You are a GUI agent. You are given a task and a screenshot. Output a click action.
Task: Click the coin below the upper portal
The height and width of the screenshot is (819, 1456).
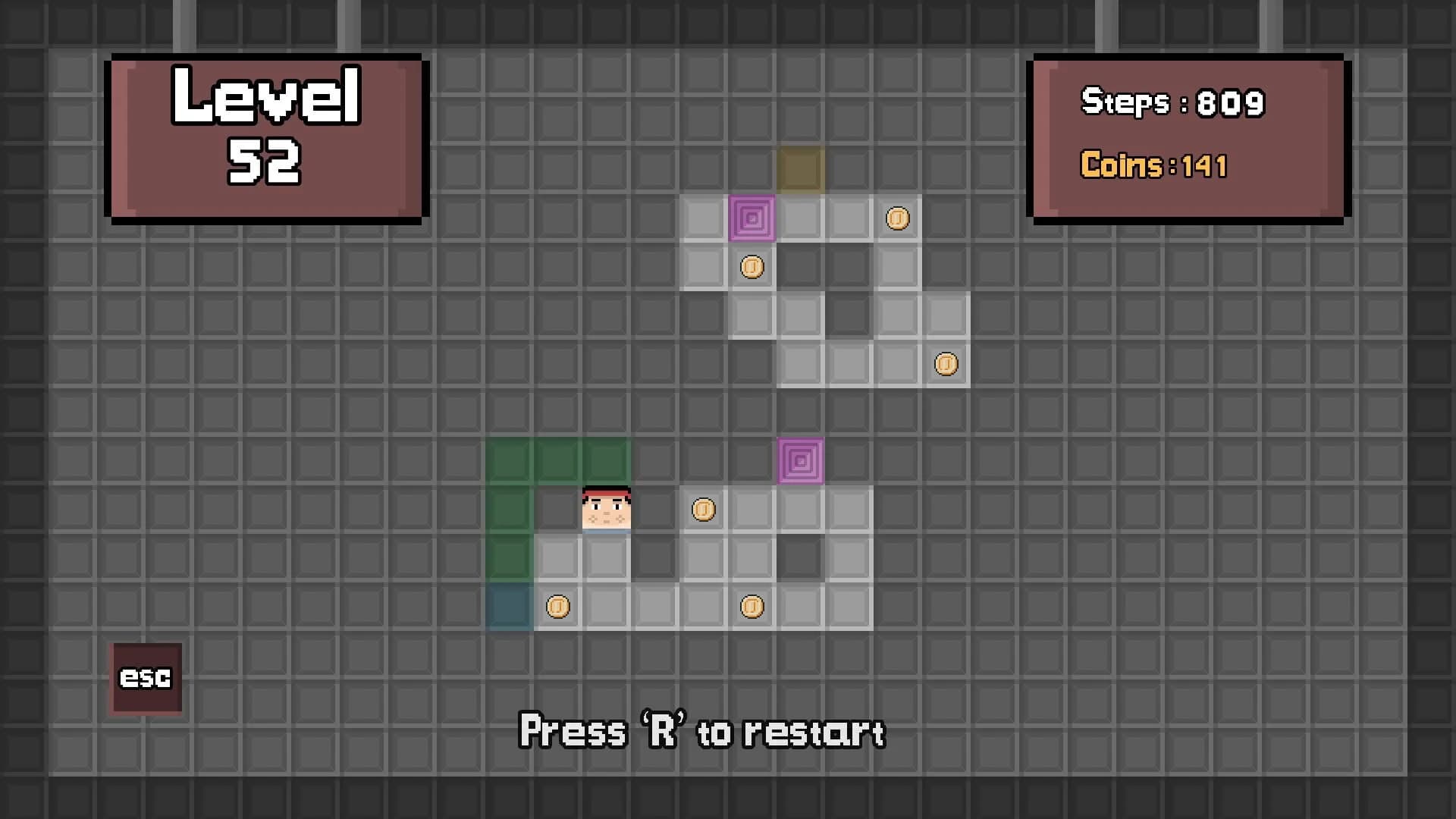(752, 266)
